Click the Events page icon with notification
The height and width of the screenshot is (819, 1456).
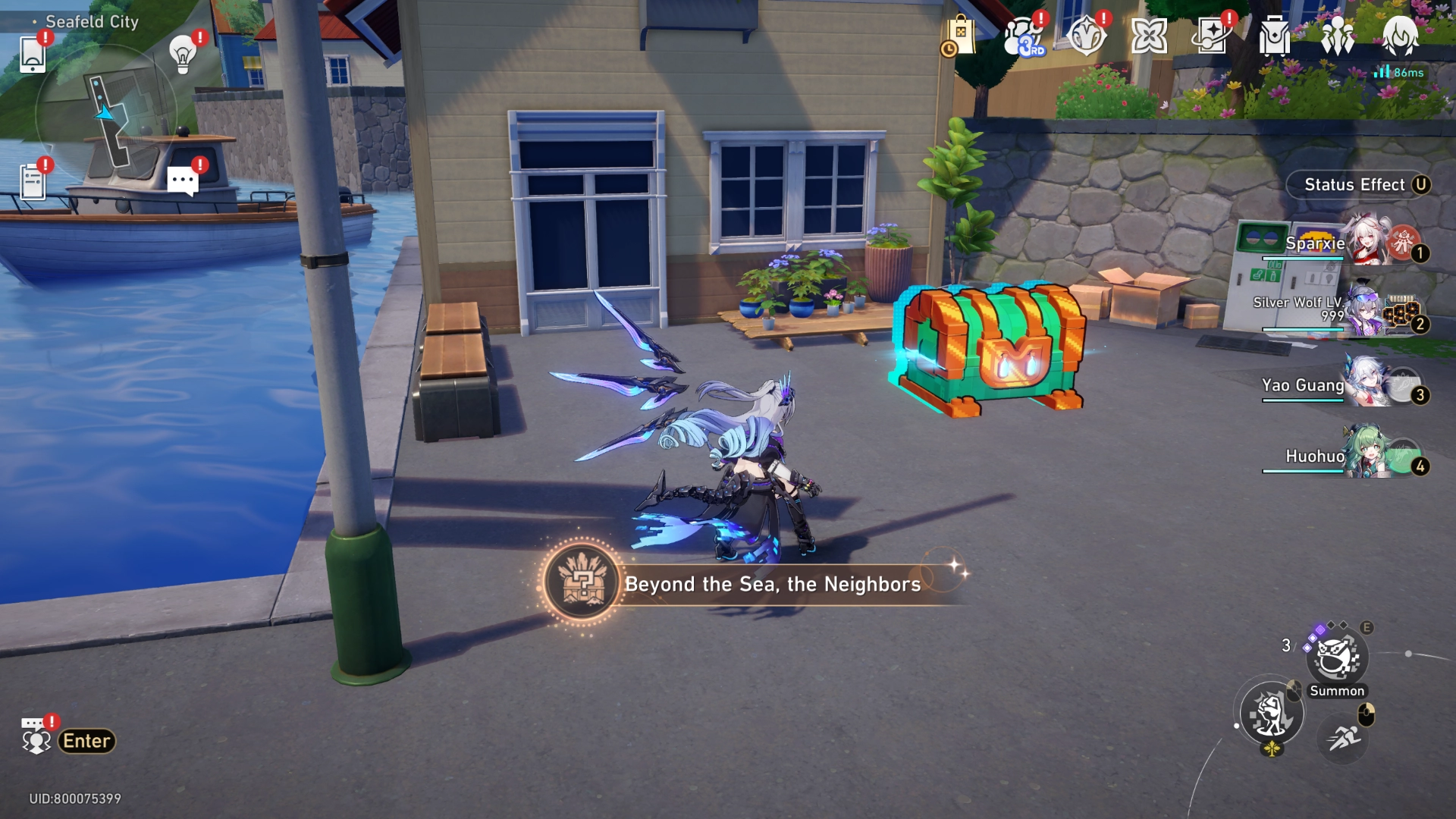tap(1211, 34)
